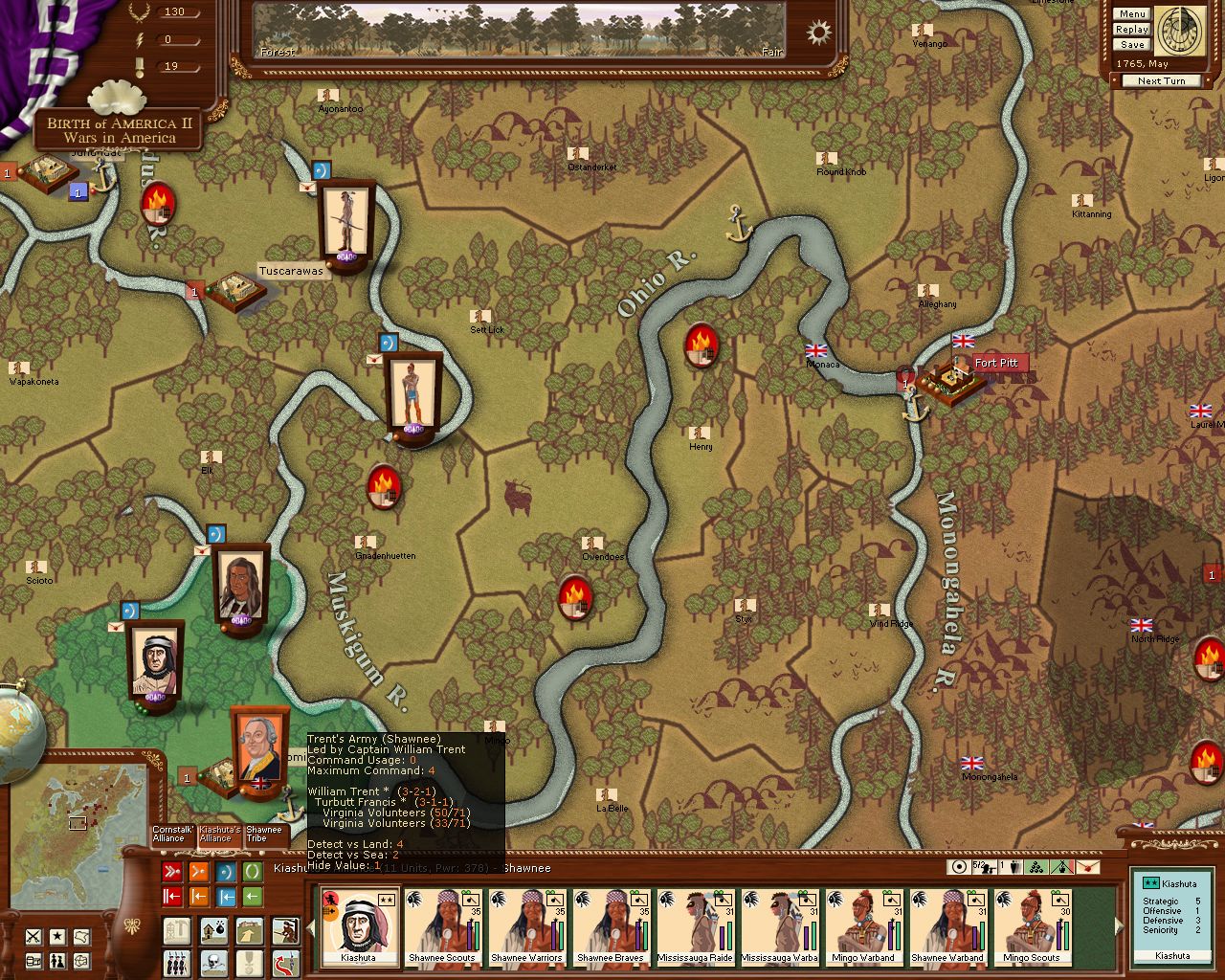Set the green passive posture icon
This screenshot has width=1225, height=980.
pyautogui.click(x=253, y=872)
